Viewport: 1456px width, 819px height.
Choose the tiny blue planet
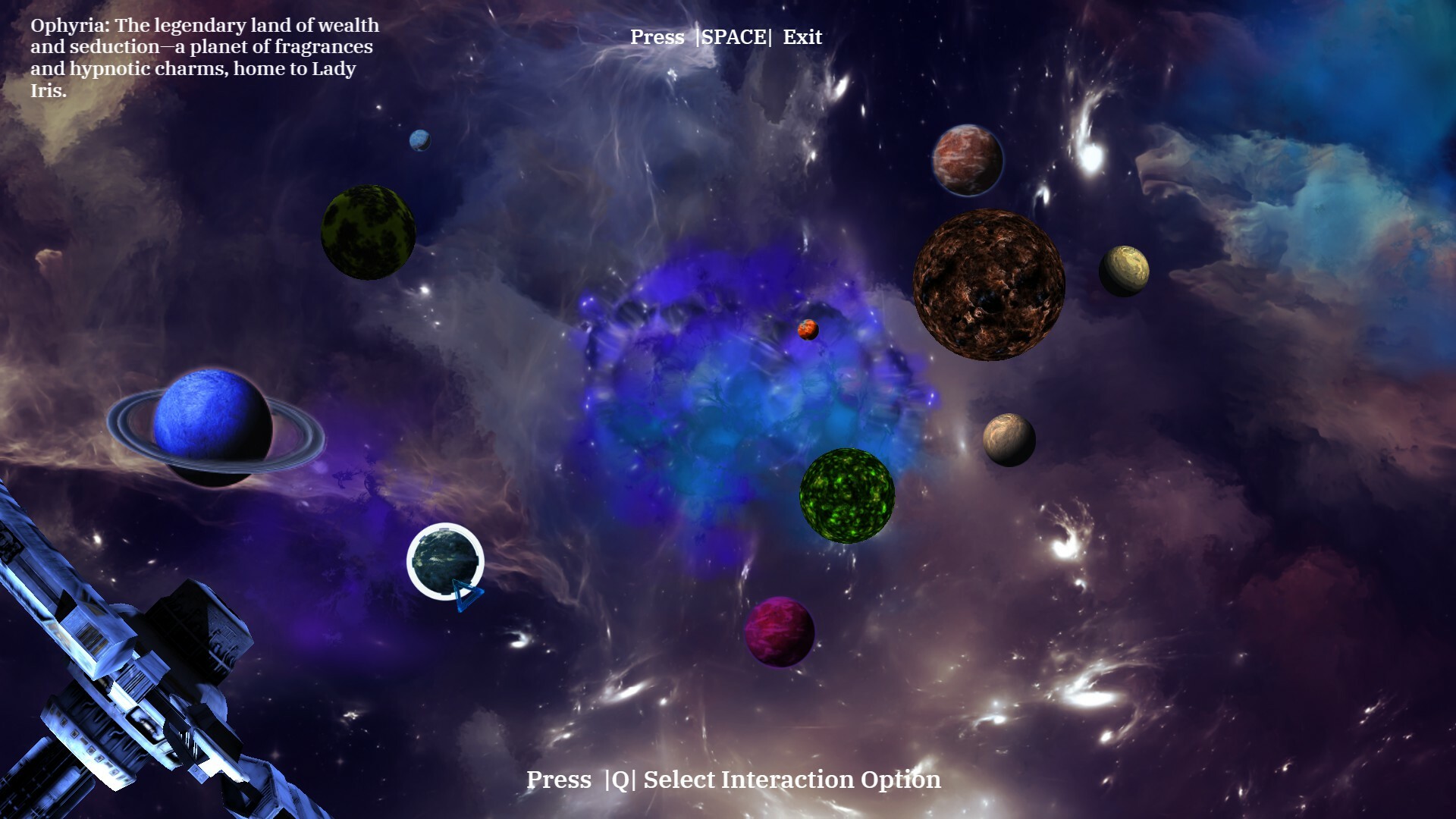(419, 140)
